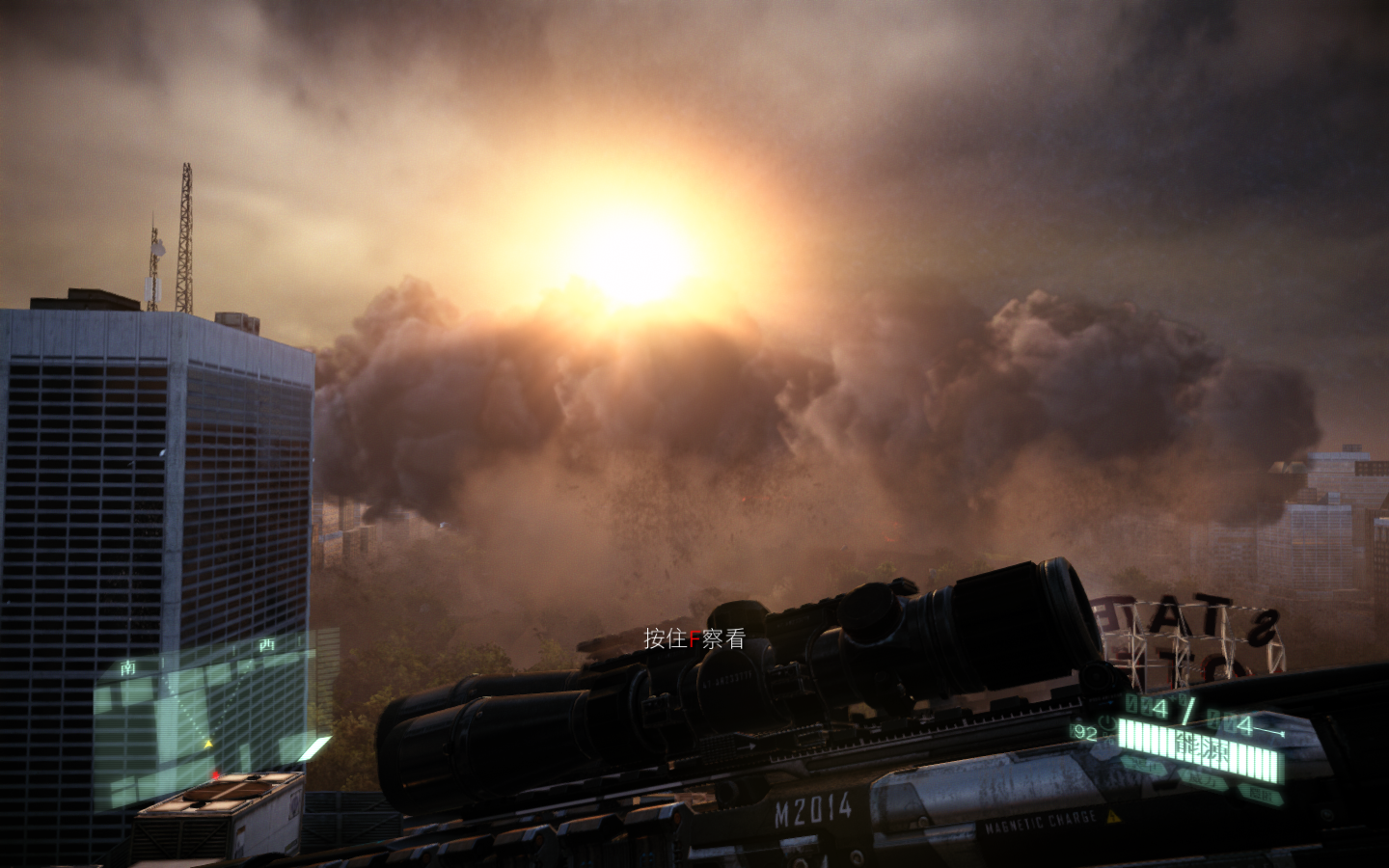Click the red enemy dot on the minimap
Screen dimensions: 1389x868
(x=215, y=775)
